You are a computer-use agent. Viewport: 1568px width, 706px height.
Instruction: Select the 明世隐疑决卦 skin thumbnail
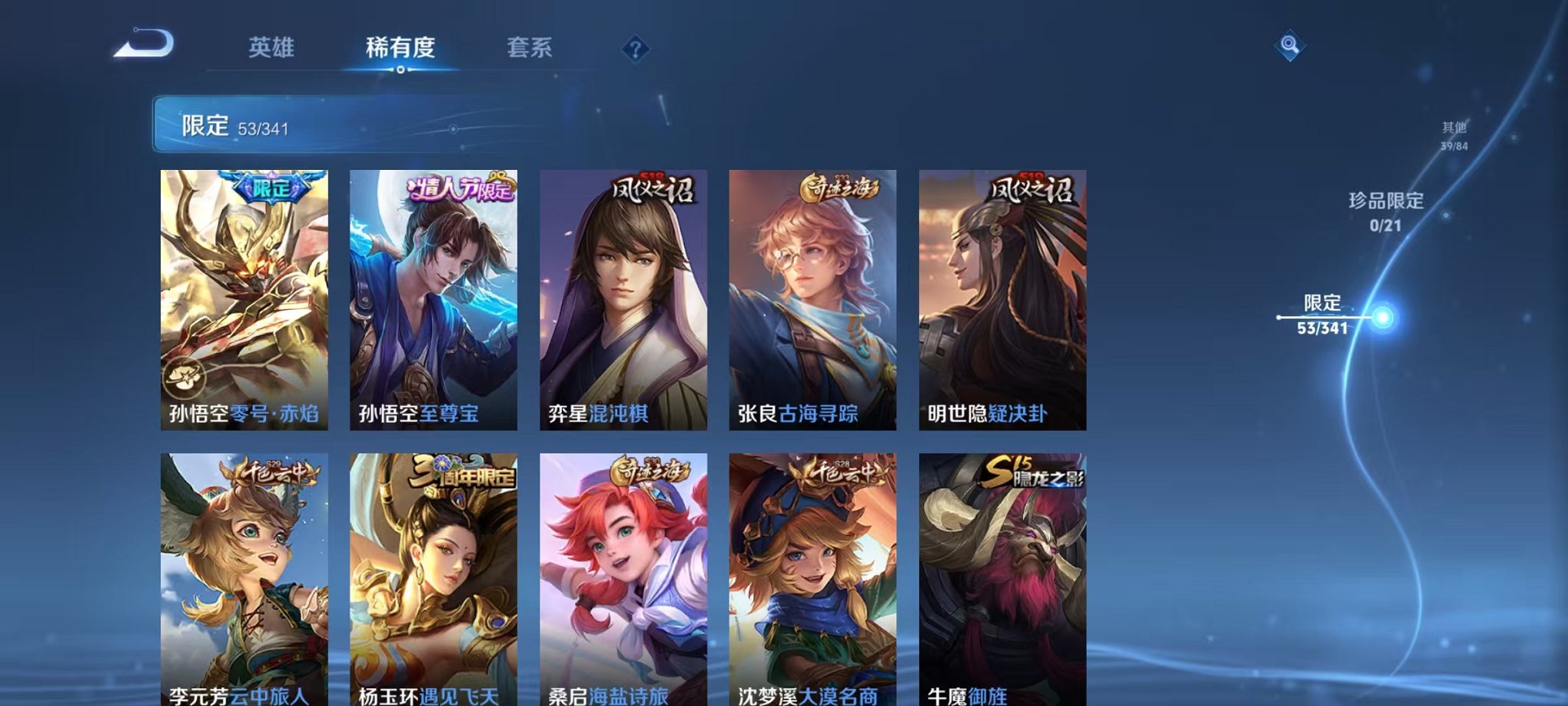[x=1002, y=296]
